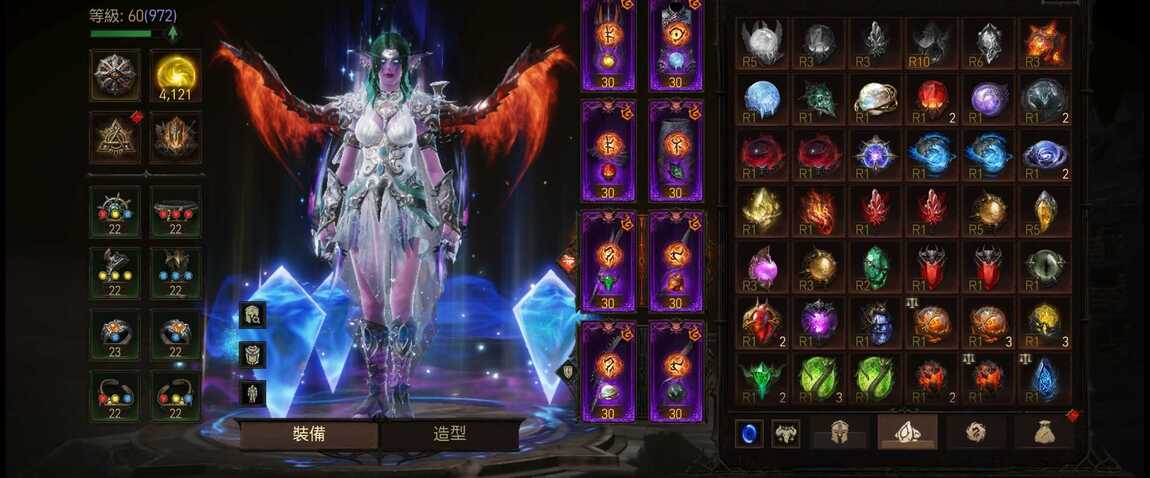Open the golden swirl icon showing 4,121
The image size is (1150, 478).
(x=175, y=76)
